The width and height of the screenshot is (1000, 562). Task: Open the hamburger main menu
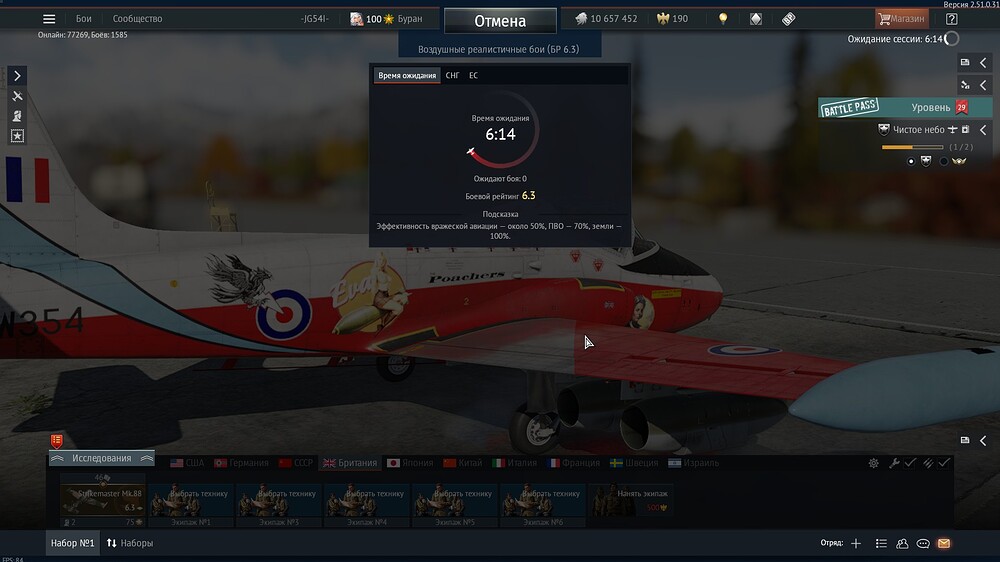tap(49, 19)
